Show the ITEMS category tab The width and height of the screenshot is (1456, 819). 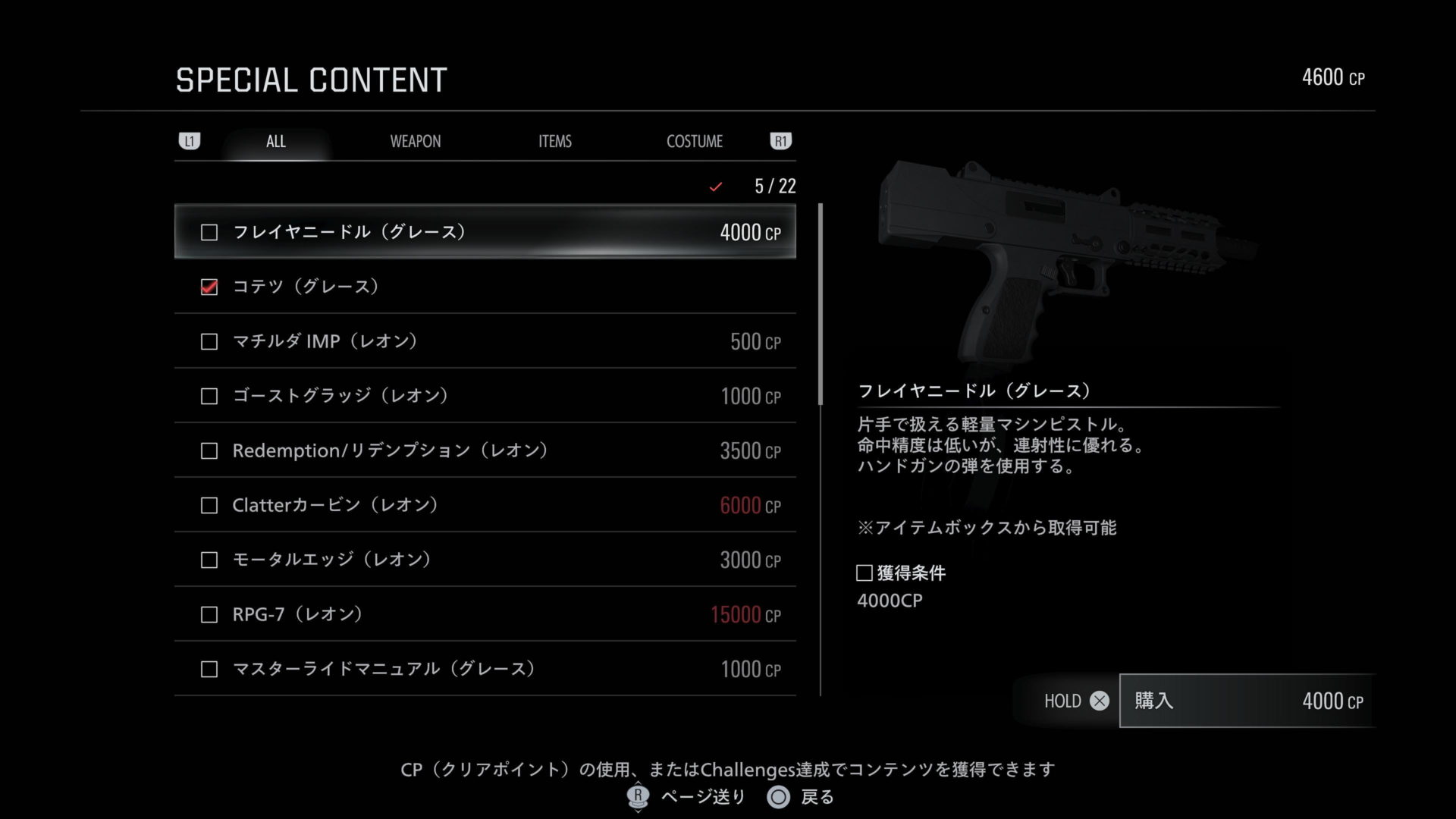(554, 142)
